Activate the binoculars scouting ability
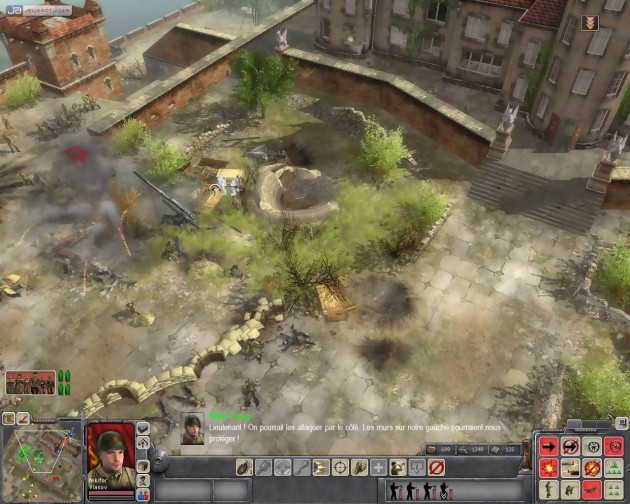The width and height of the screenshot is (630, 504). pyautogui.click(x=397, y=467)
